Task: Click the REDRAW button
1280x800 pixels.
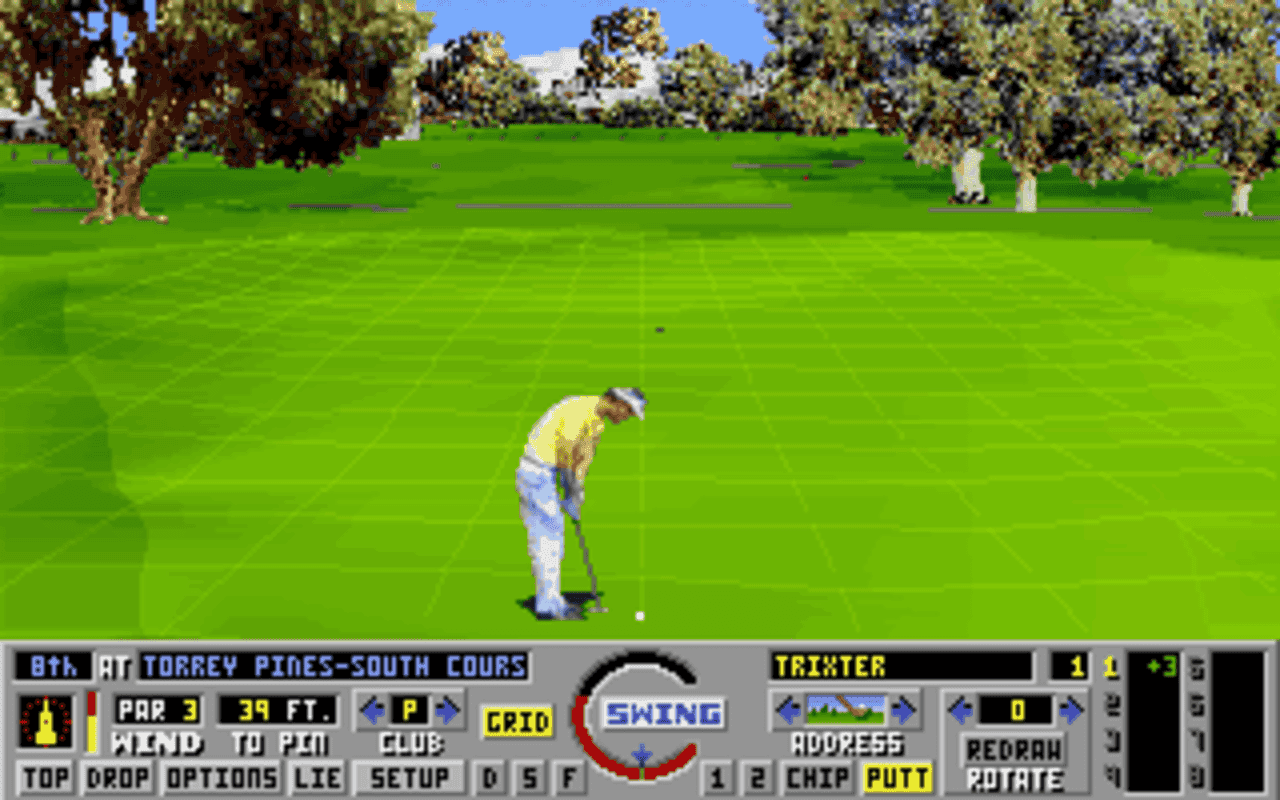Action: pyautogui.click(x=1013, y=748)
